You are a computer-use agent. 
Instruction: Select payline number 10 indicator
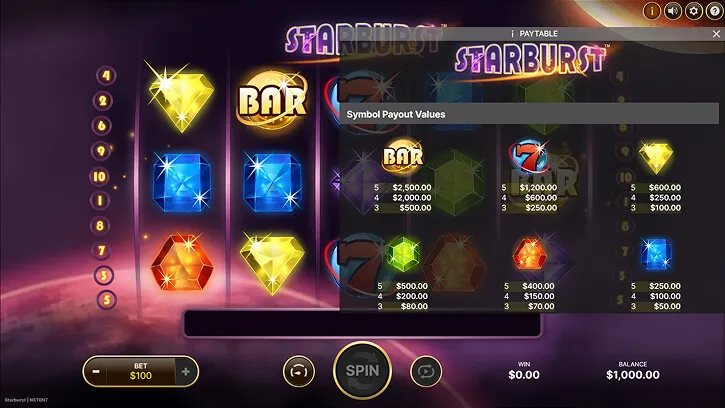point(100,176)
